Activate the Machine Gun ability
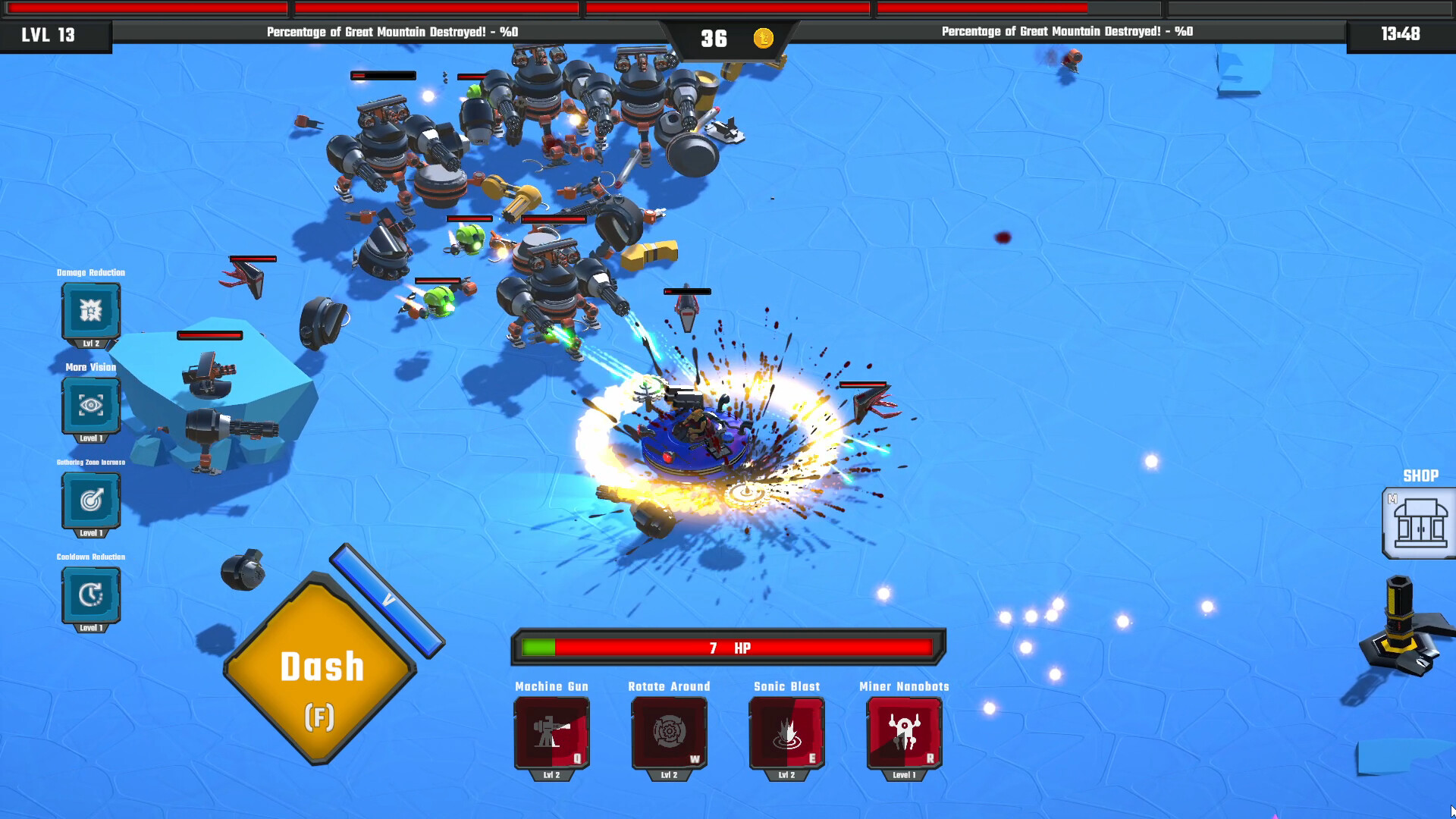Viewport: 1456px width, 819px height. pyautogui.click(x=552, y=732)
